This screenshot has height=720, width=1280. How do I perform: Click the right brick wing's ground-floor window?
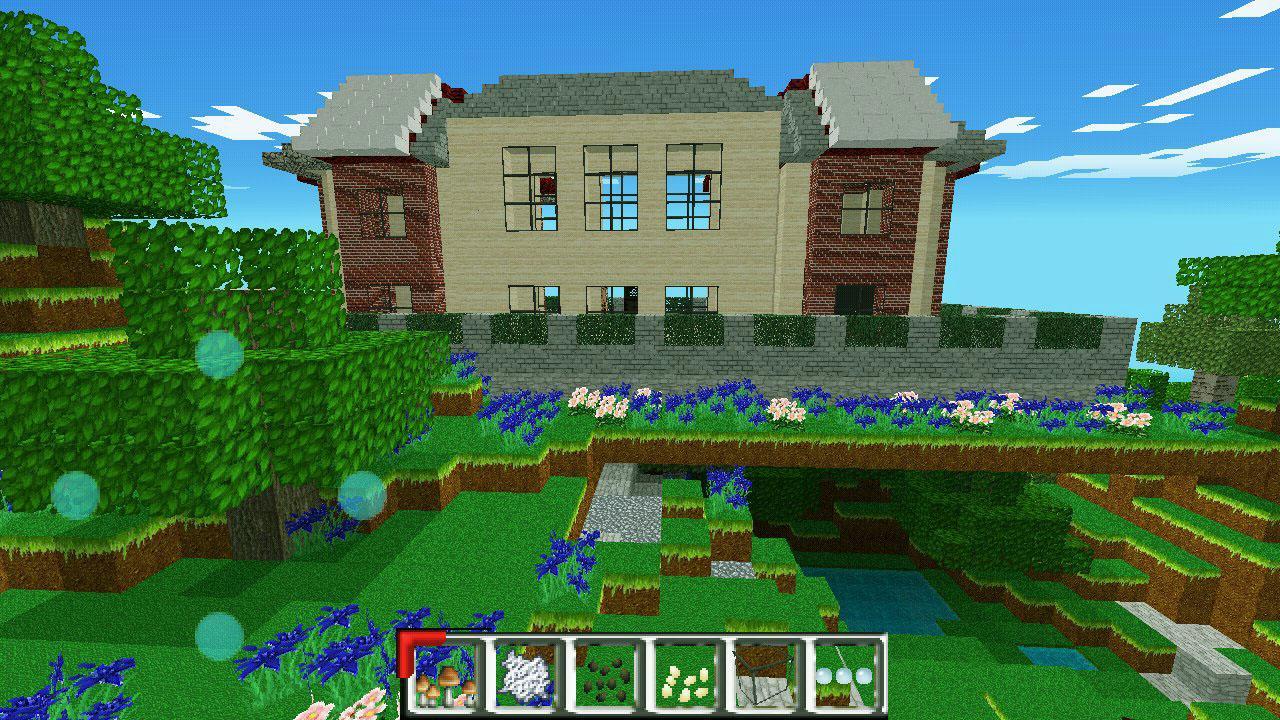855,300
